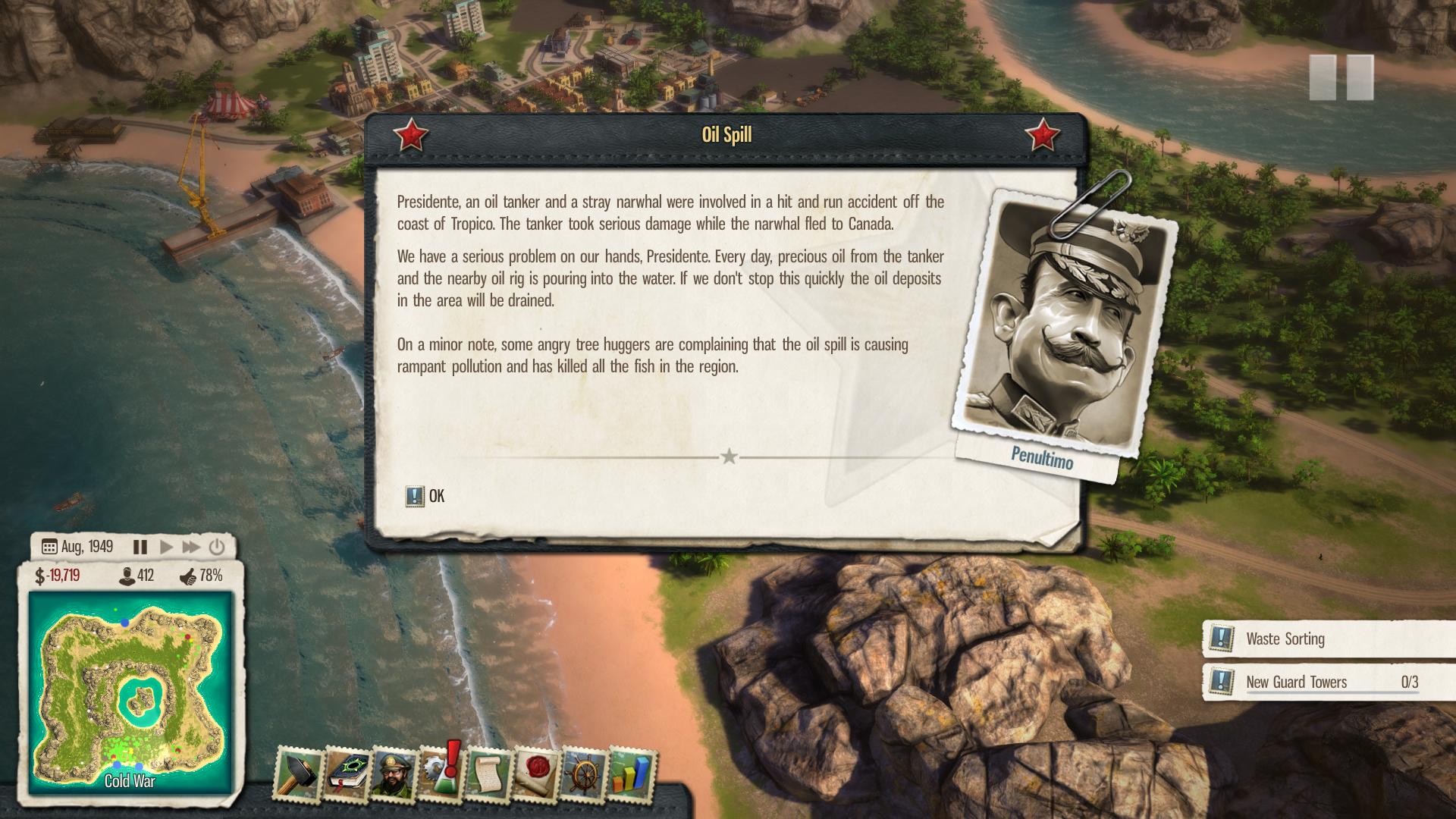Show the bar chart overlays stamp
Screen dimensions: 1456x819
pyautogui.click(x=631, y=773)
